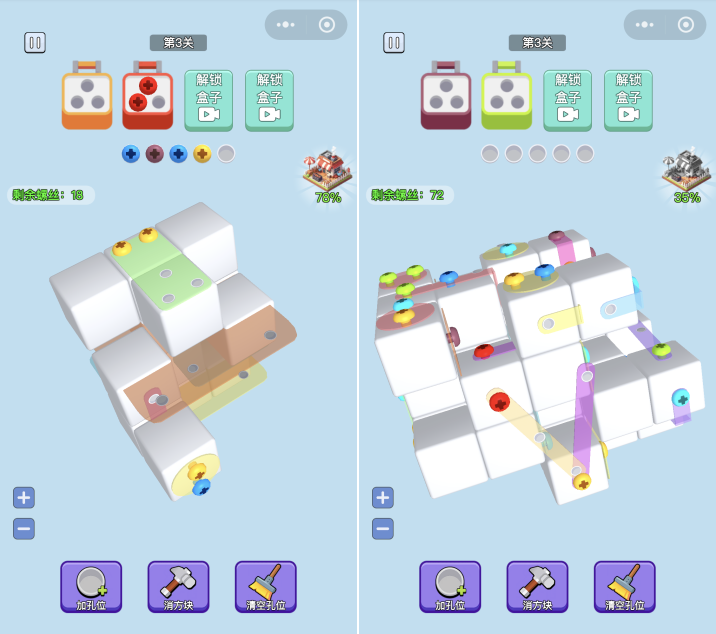Pause the game with 72 screws remaining
Screen dimensions: 716x634
[394, 43]
